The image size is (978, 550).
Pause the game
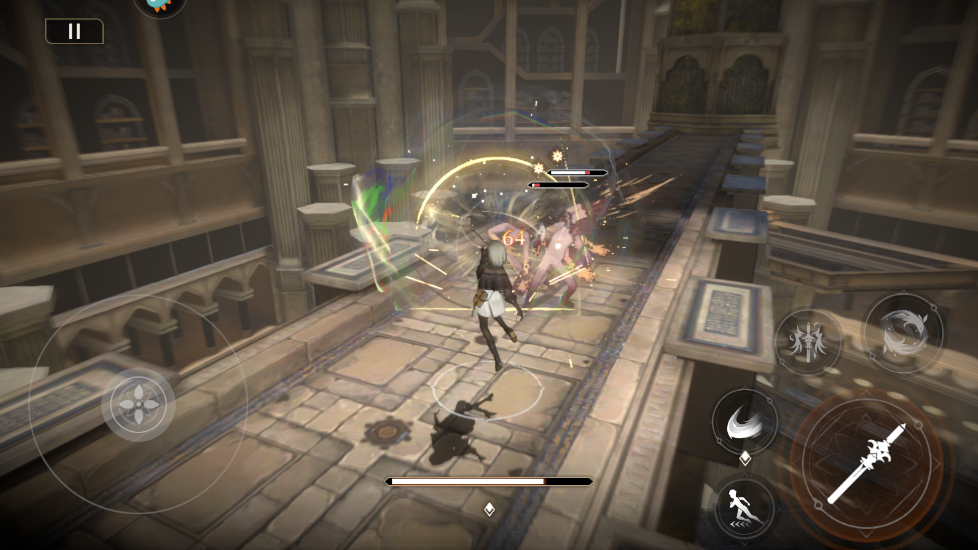(x=74, y=31)
